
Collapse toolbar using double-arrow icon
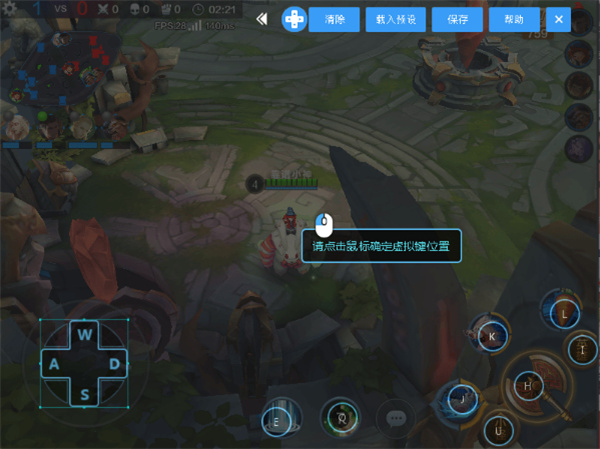(262, 19)
